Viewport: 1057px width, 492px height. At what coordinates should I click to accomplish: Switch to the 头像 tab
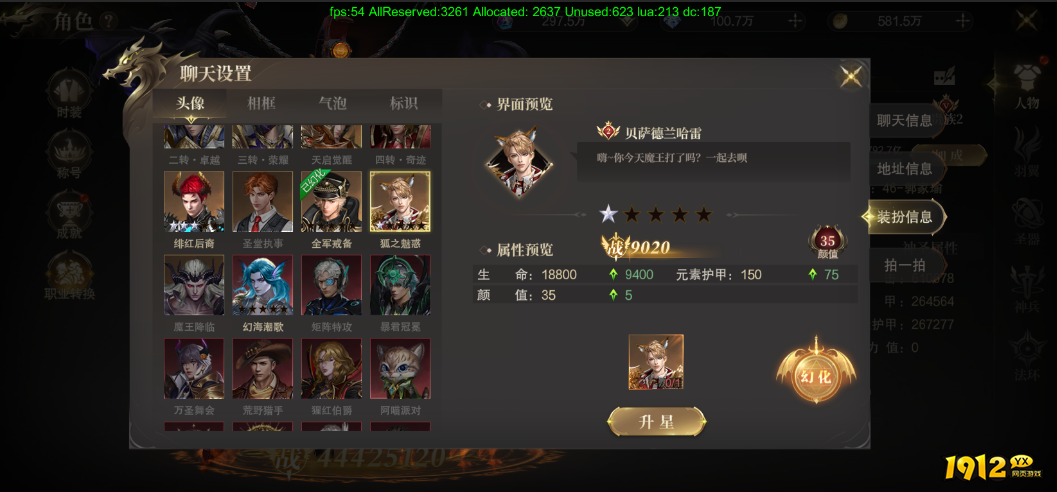coord(190,104)
